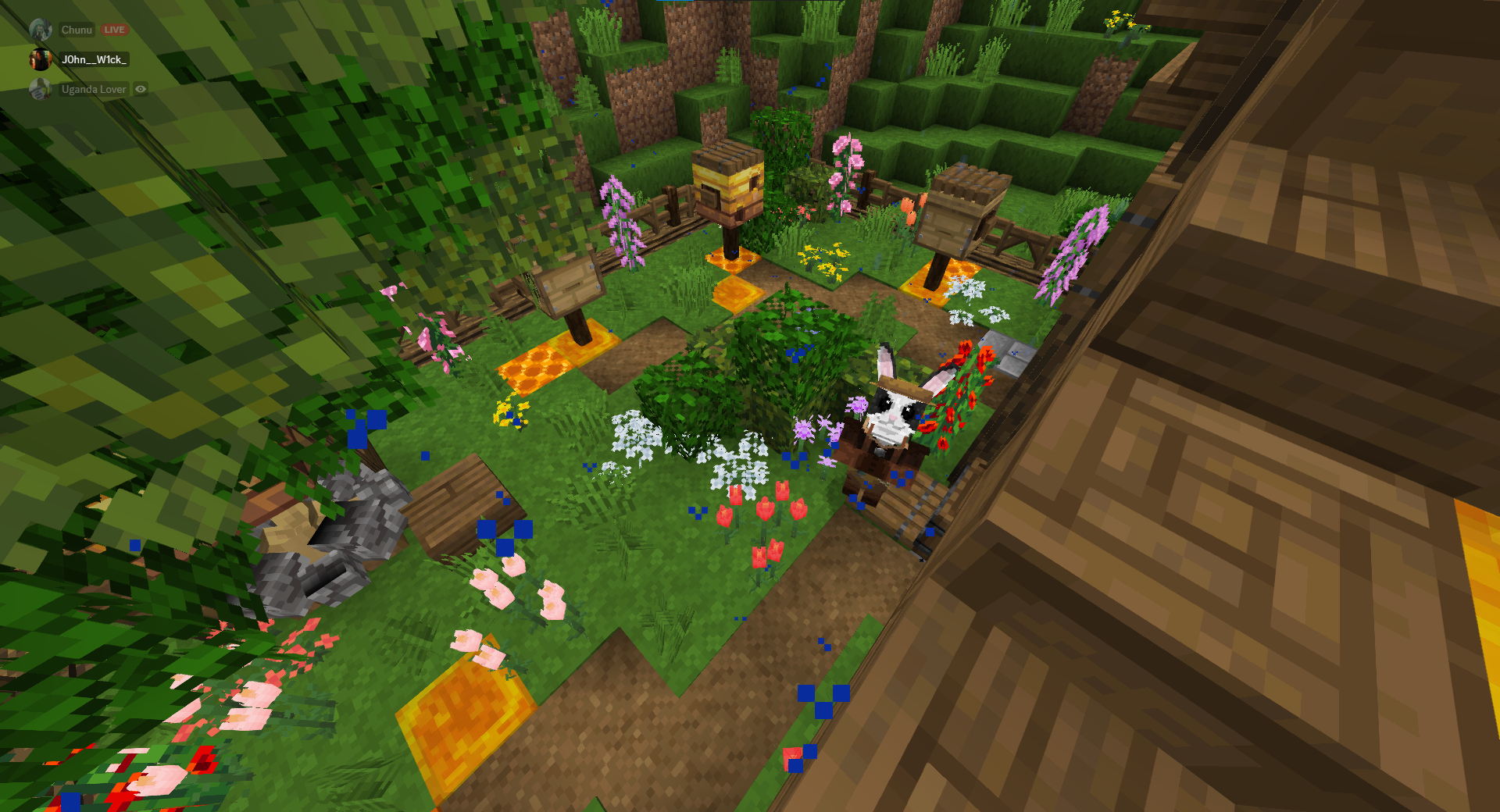The width and height of the screenshot is (1500, 812).
Task: Click the Uganda Lover user avatar
Action: pyautogui.click(x=41, y=89)
